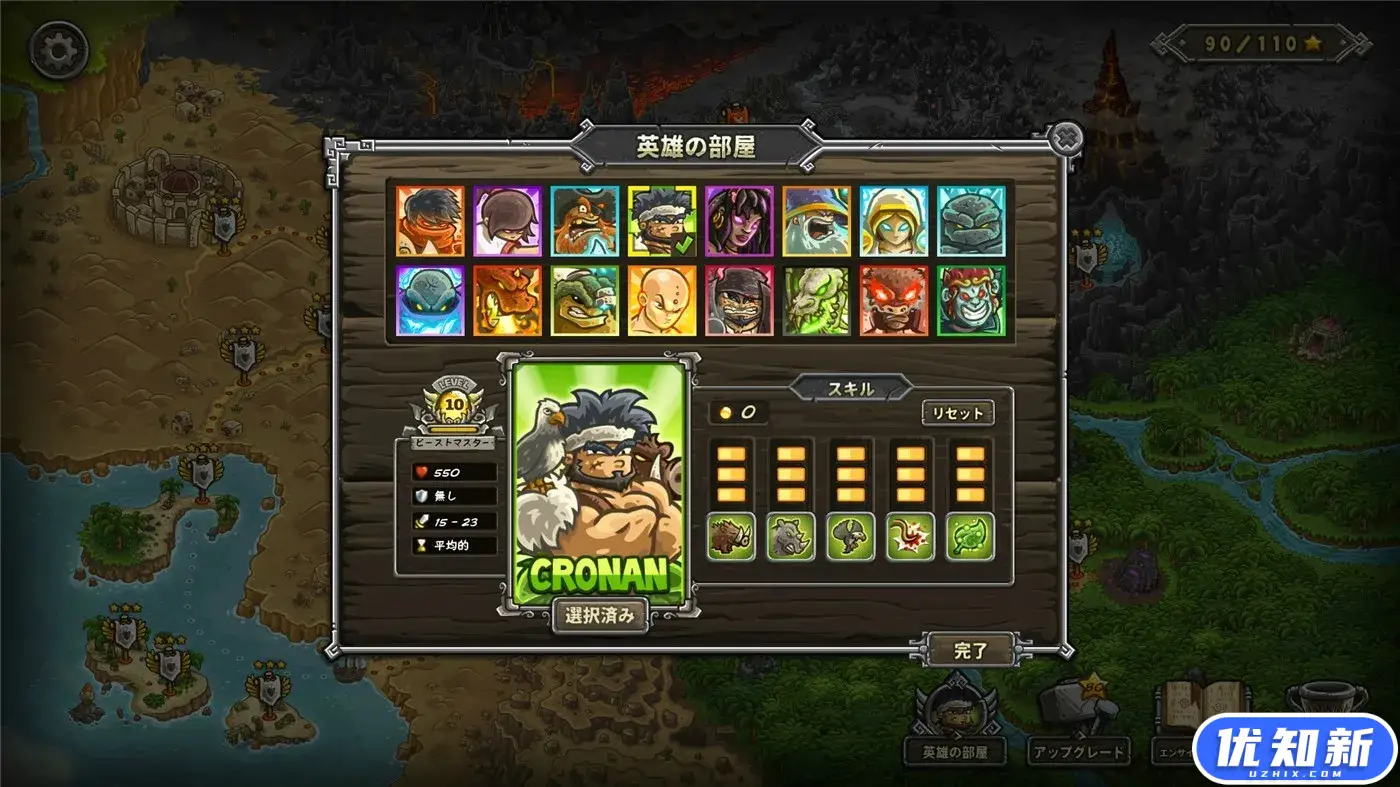Click the top upgrade slot above the boar skill
The height and width of the screenshot is (787, 1400).
tap(729, 452)
